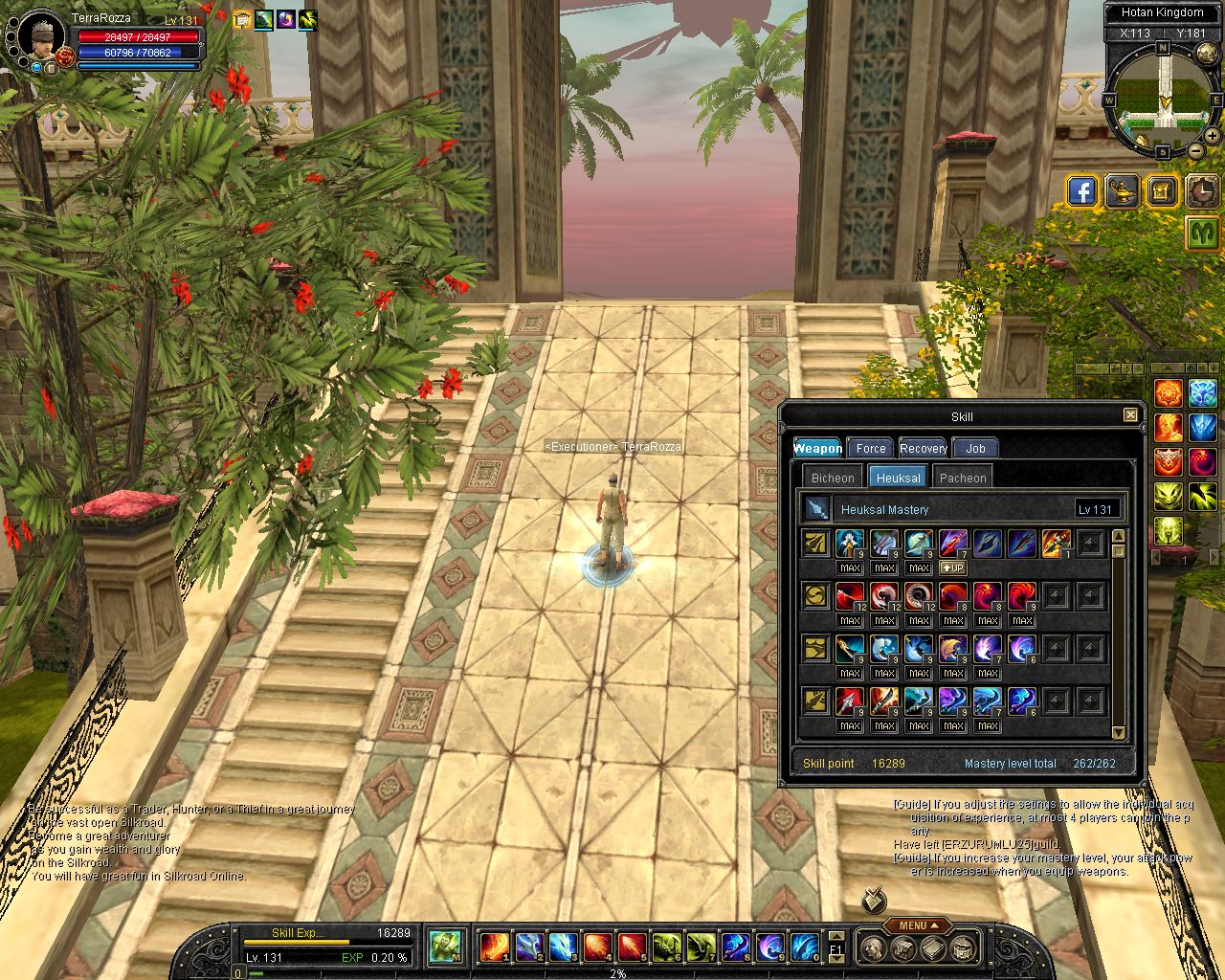1225x980 pixels.
Task: Use the flame skill in hotbar slot 1
Action: 494,947
